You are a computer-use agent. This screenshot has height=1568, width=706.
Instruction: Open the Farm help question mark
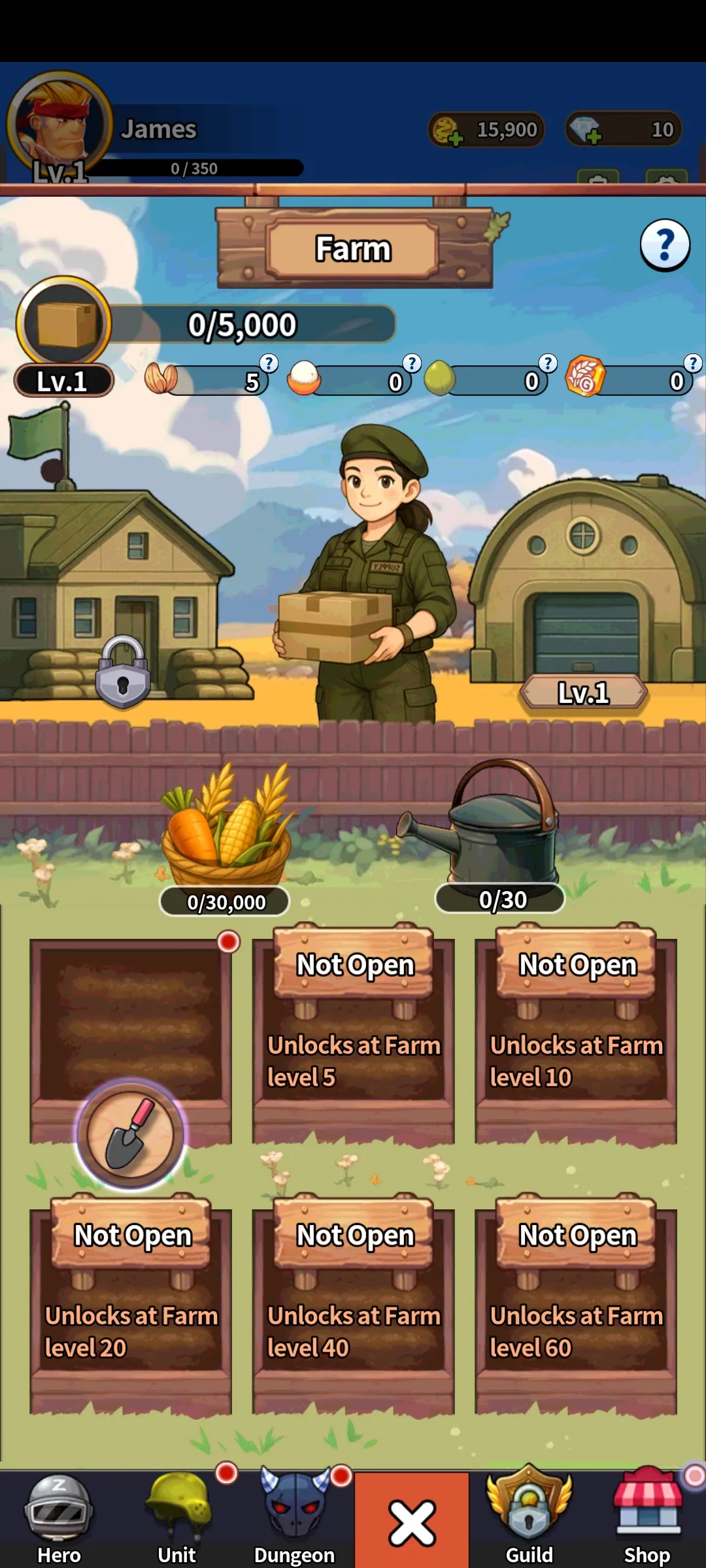coord(664,245)
